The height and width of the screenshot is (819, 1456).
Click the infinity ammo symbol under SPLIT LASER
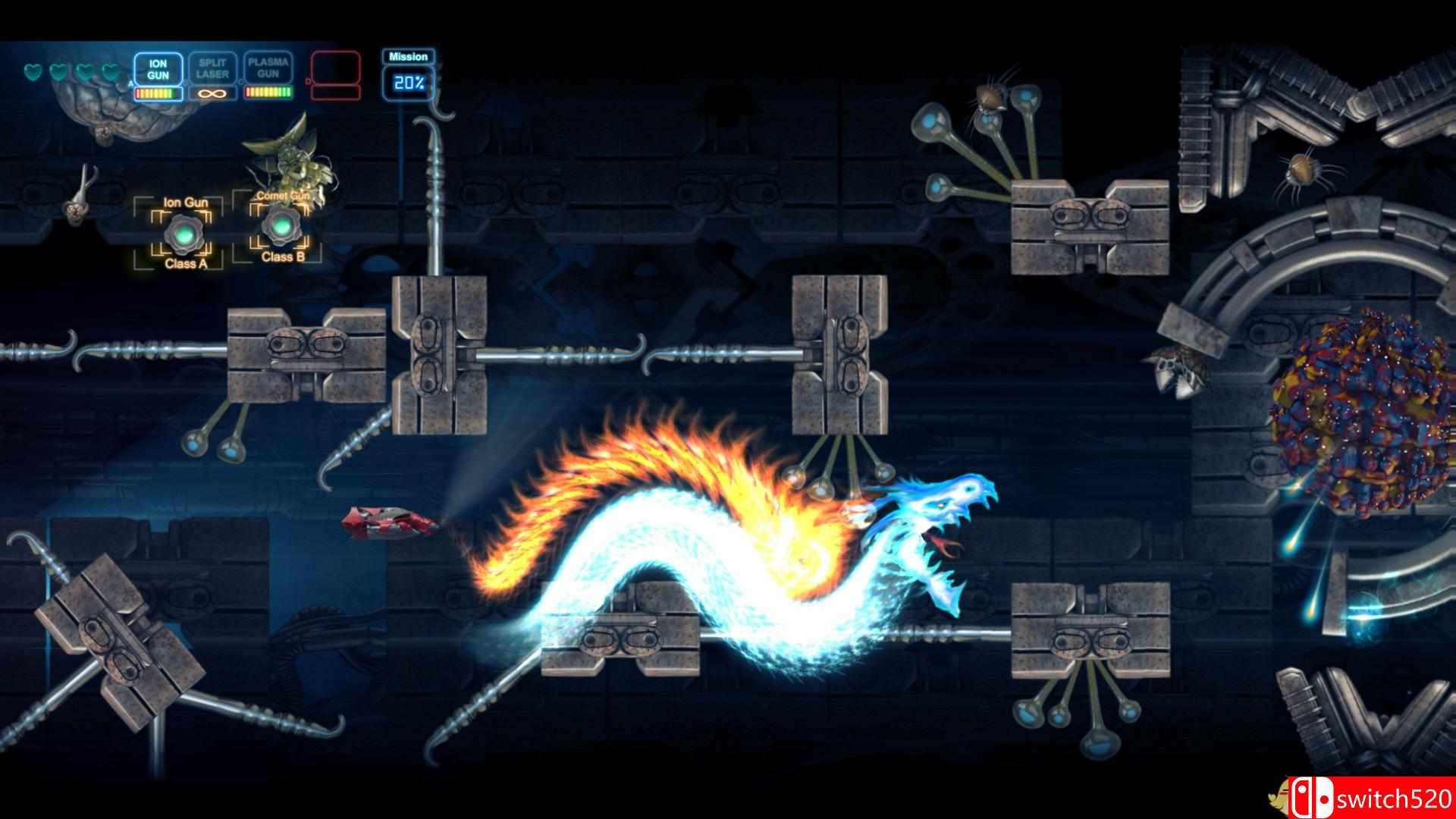[x=212, y=93]
